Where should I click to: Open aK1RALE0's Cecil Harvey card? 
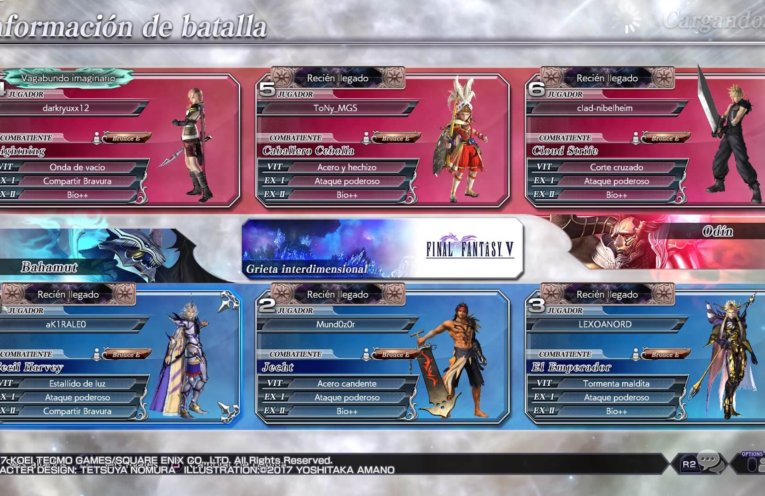tap(118, 355)
